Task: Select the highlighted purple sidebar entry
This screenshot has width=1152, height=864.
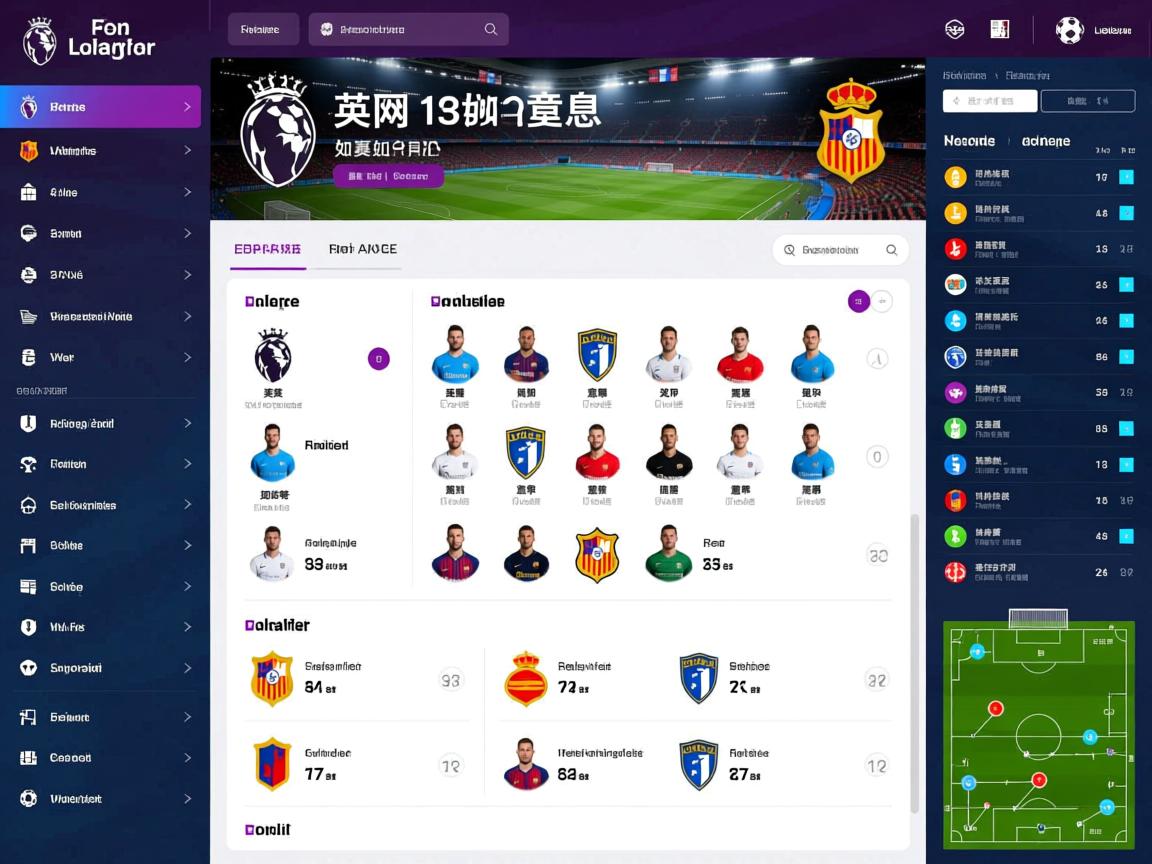Action: pyautogui.click(x=100, y=107)
